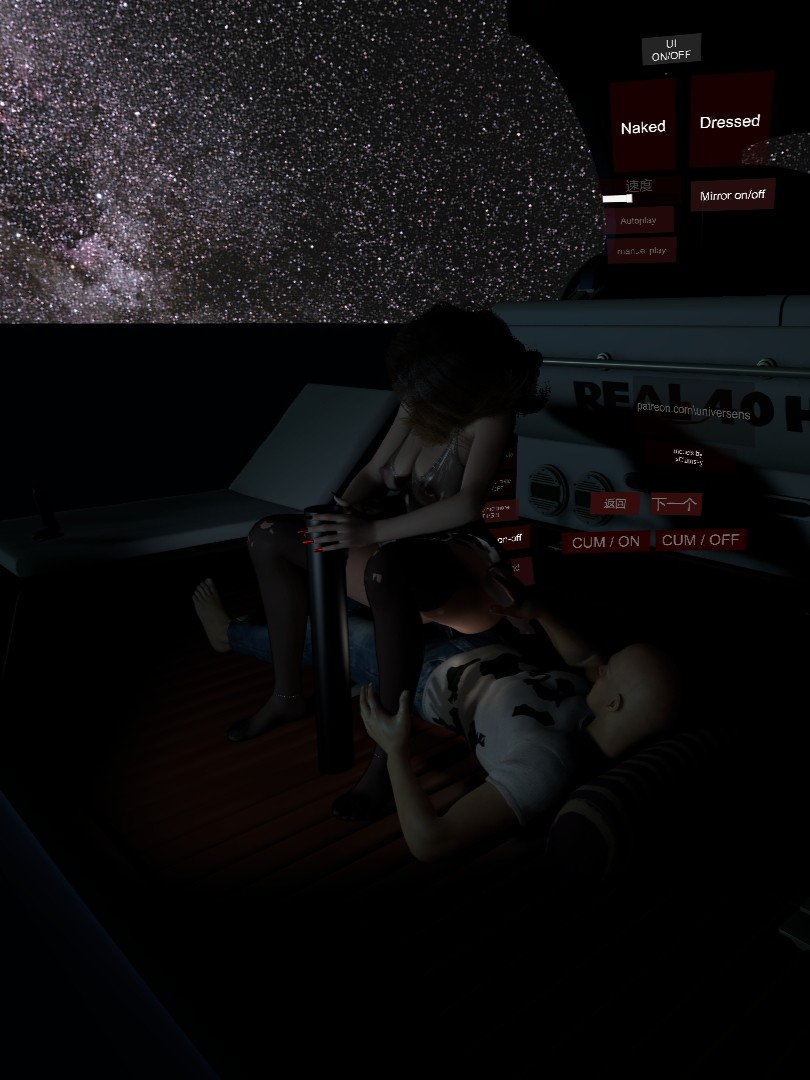810x1080 pixels.
Task: Click the button labeled CUM / ON
Action: click(605, 542)
